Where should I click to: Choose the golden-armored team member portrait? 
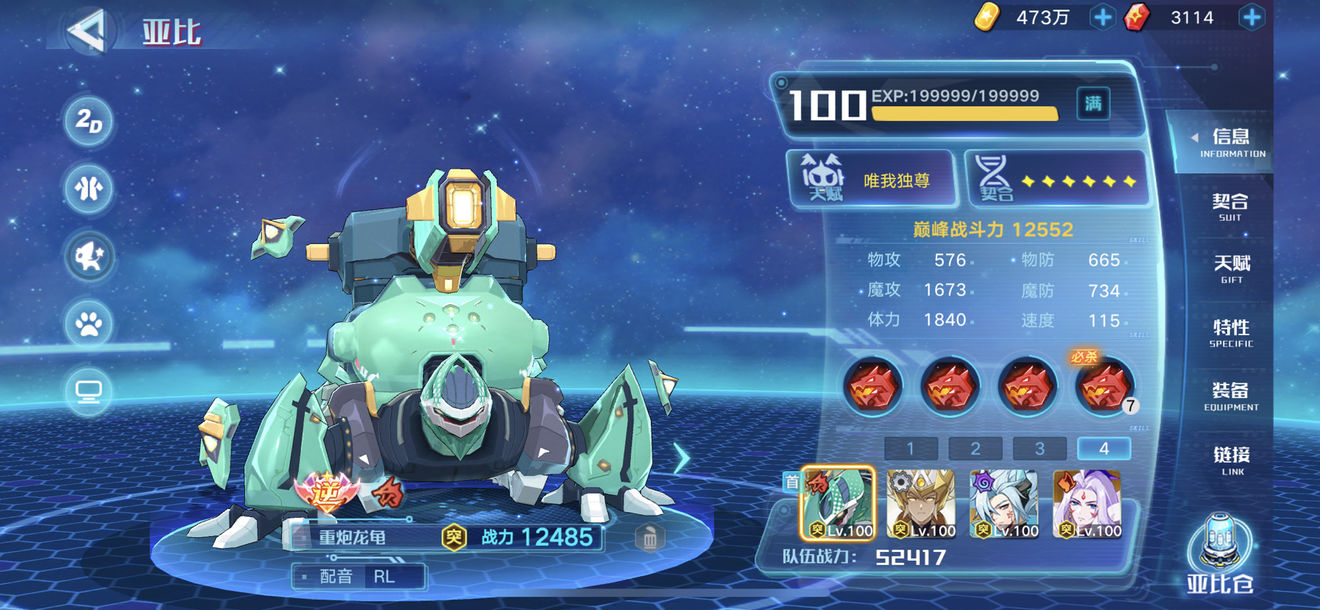point(921,504)
